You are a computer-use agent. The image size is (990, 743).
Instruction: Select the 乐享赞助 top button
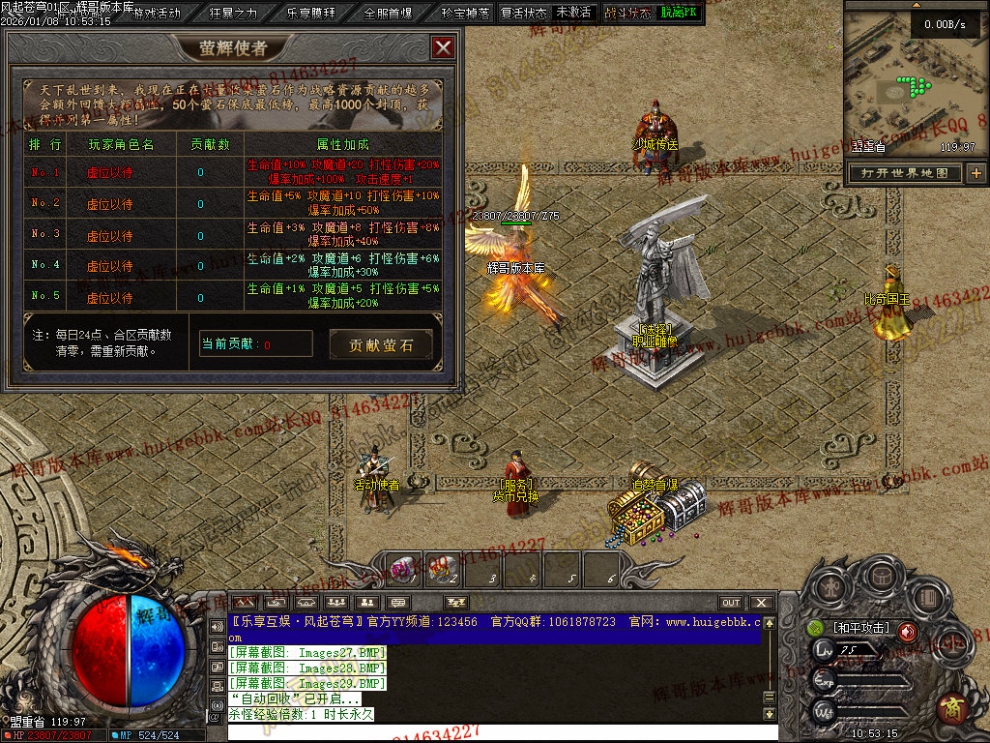[x=310, y=13]
